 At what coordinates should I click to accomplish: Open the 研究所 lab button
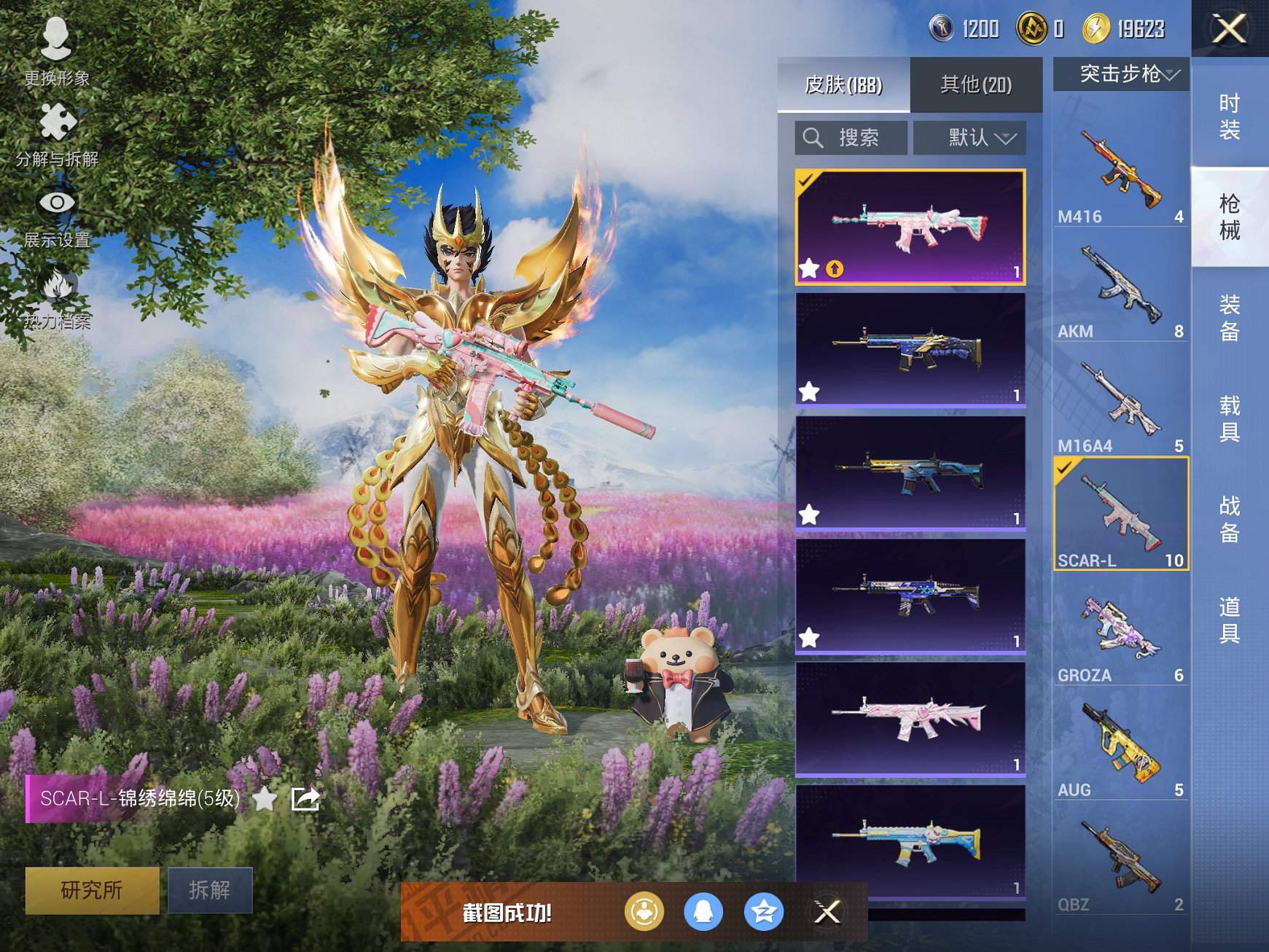[x=92, y=889]
